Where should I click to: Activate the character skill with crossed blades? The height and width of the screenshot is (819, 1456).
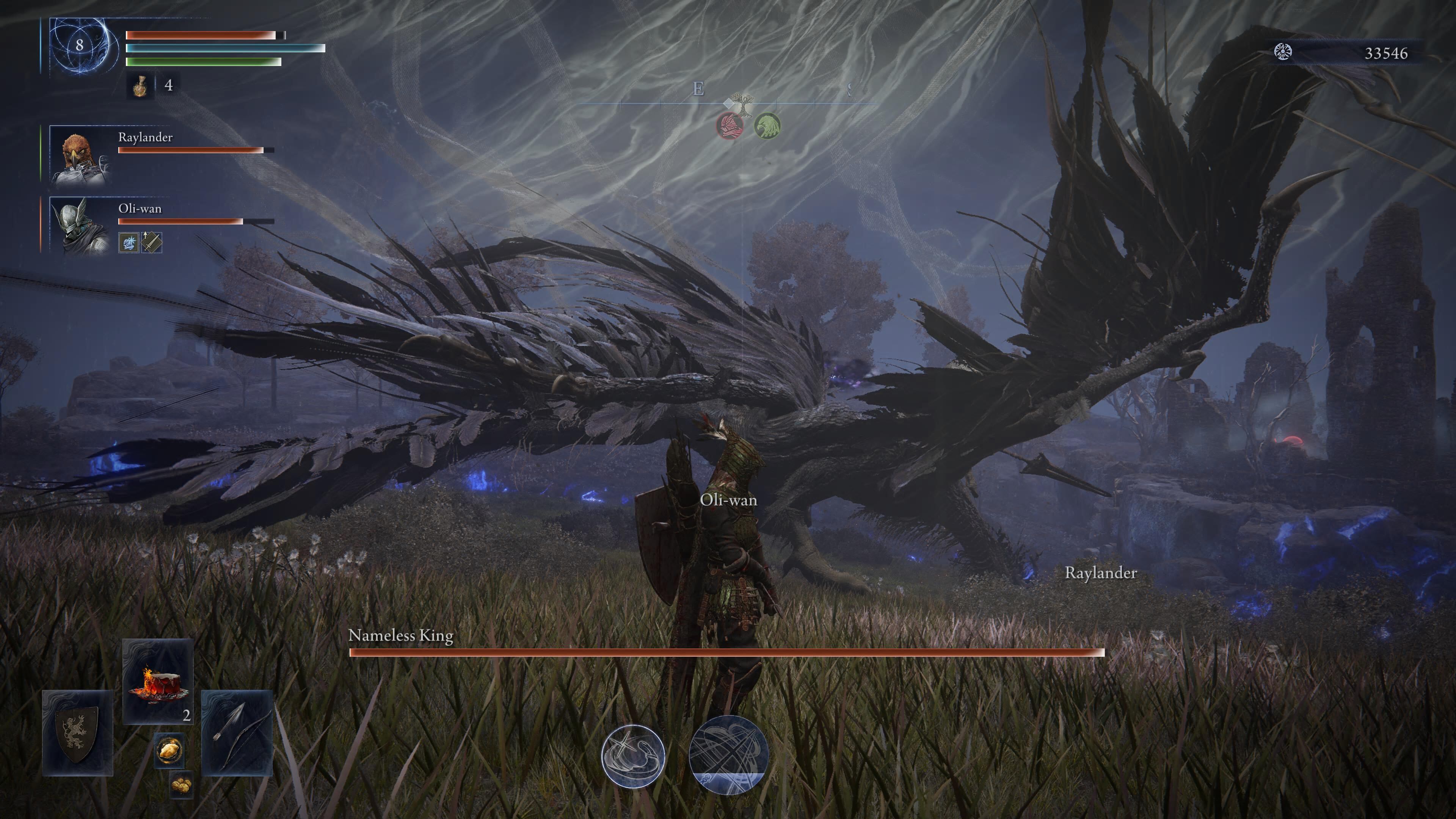coord(633,756)
